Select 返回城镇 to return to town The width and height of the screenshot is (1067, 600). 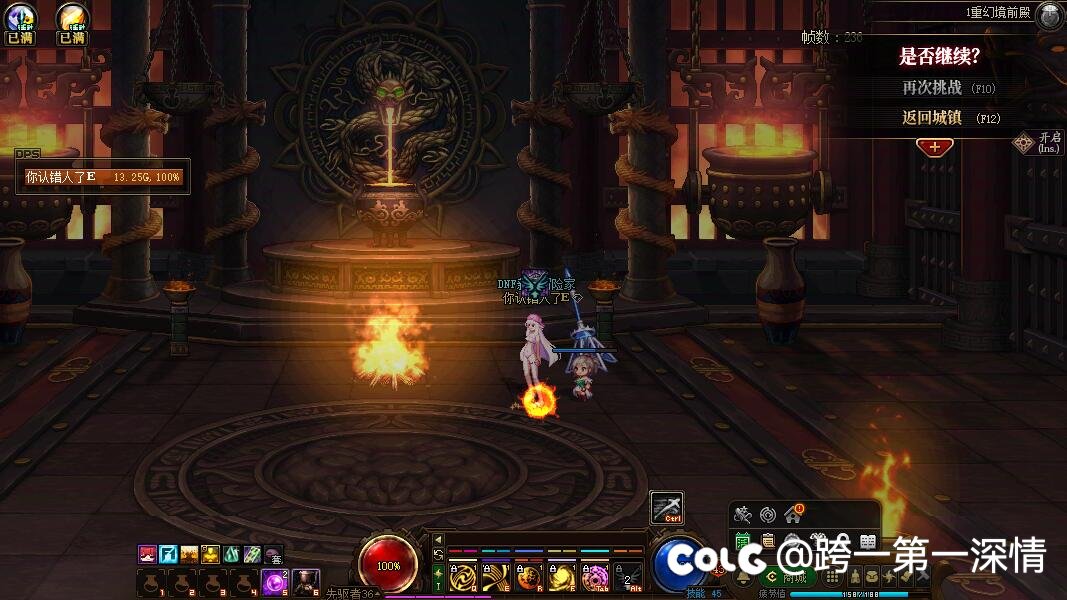[x=950, y=118]
